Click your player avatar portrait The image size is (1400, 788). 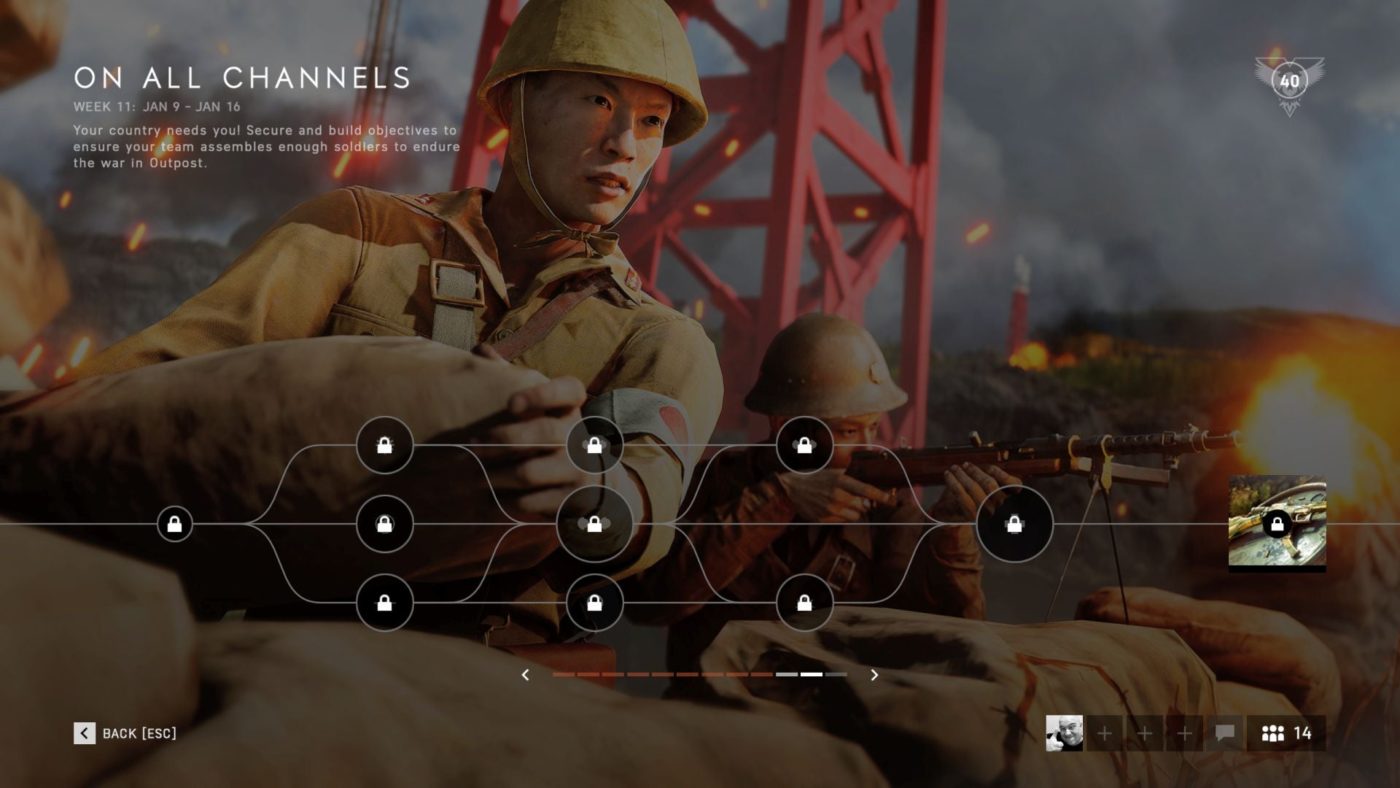coord(1066,732)
